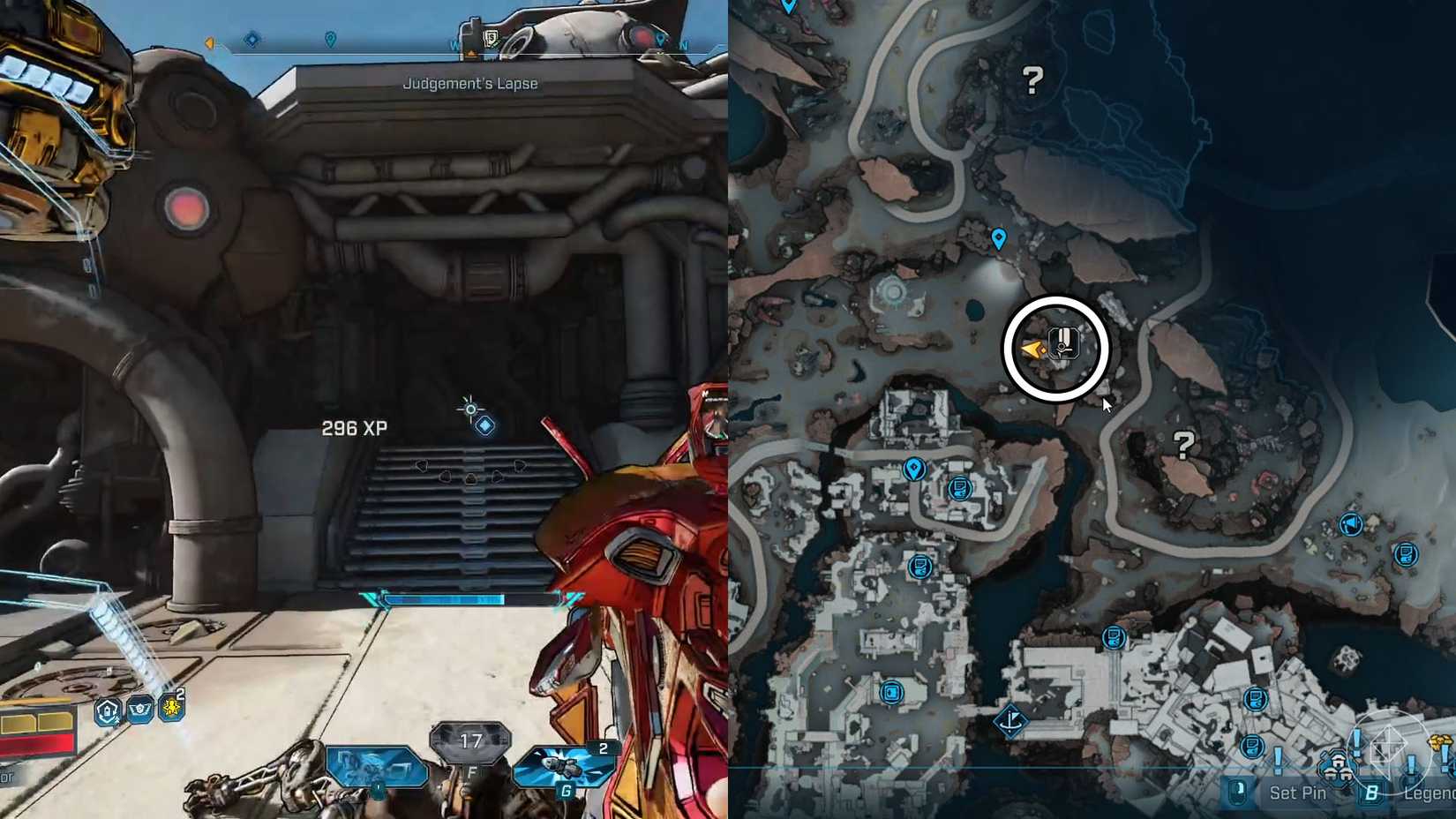Open the map Legend

(1430, 793)
